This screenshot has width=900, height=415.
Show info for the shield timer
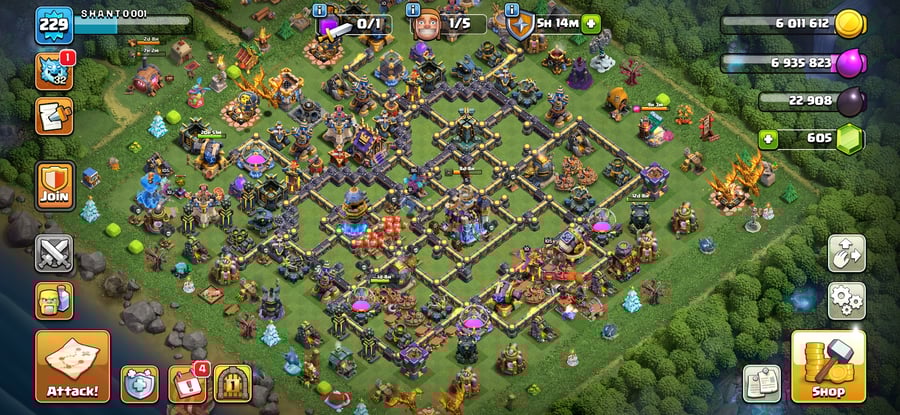(514, 10)
